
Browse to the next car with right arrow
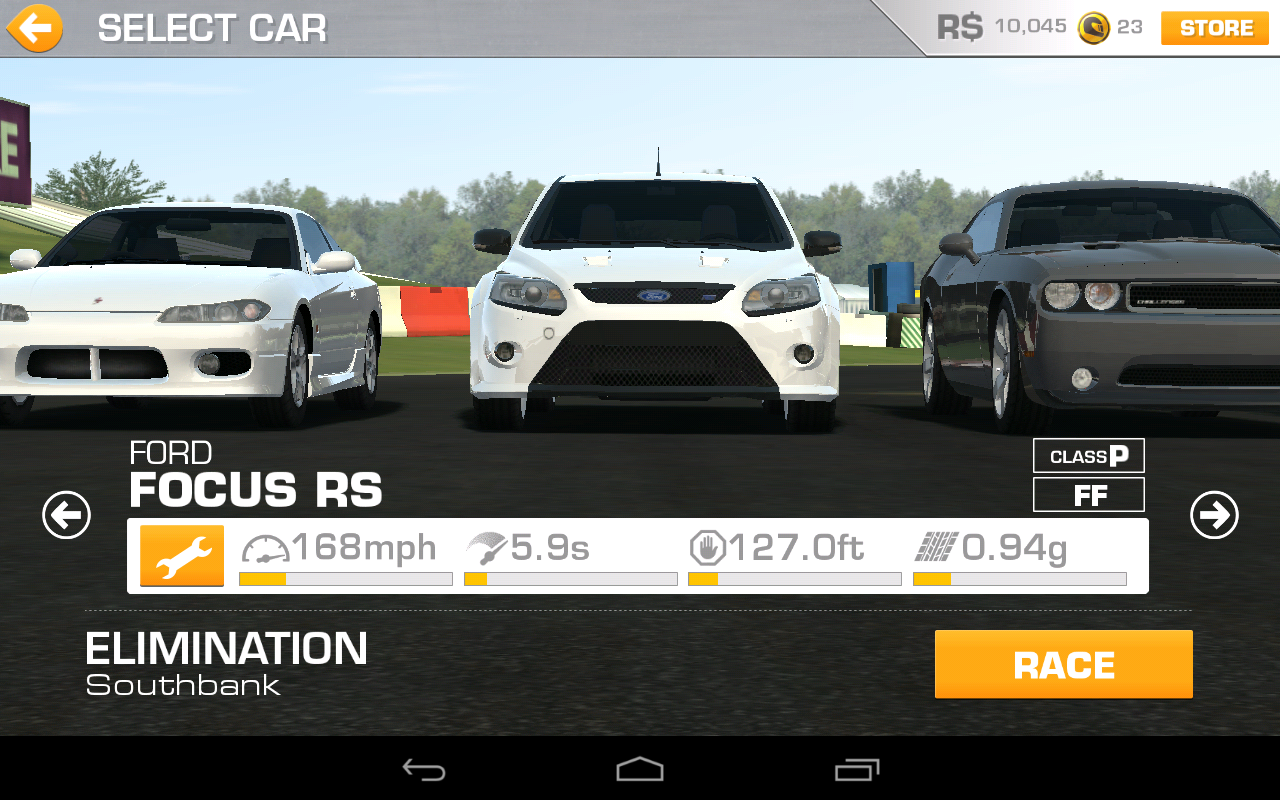pyautogui.click(x=1215, y=514)
